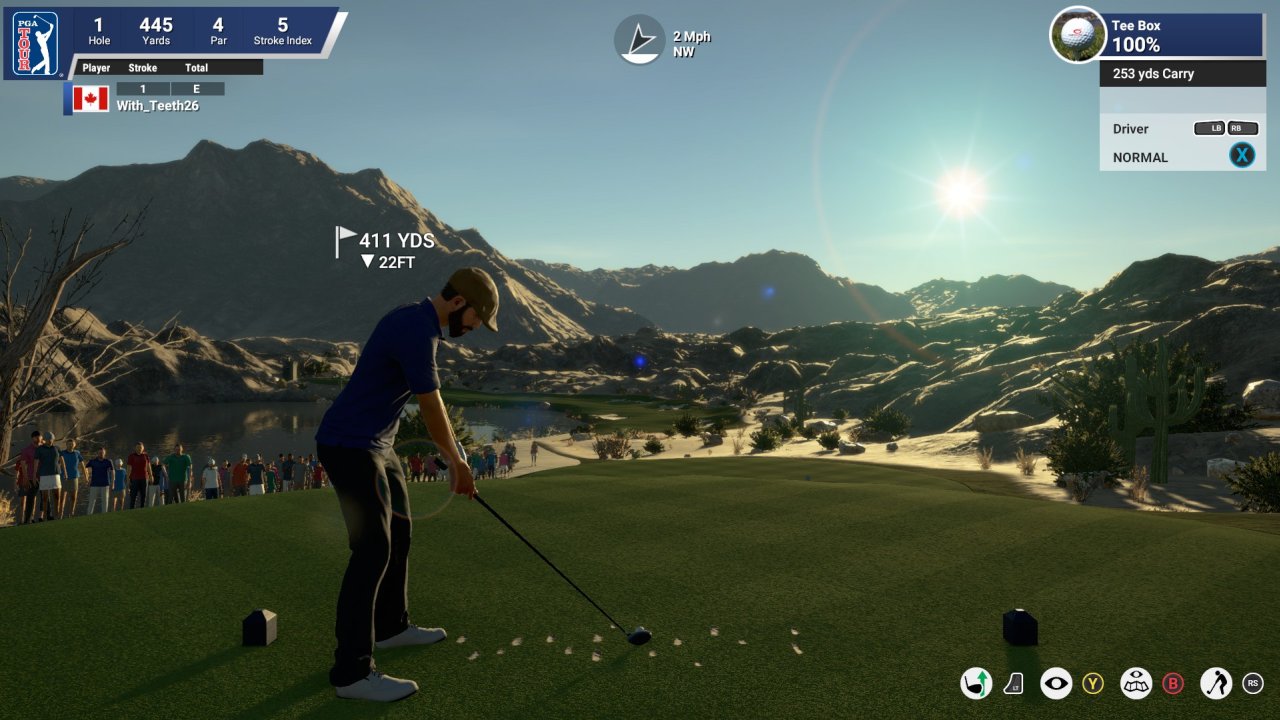The height and width of the screenshot is (720, 1280).
Task: Switch the NORMAL shot type
Action: pos(1140,157)
